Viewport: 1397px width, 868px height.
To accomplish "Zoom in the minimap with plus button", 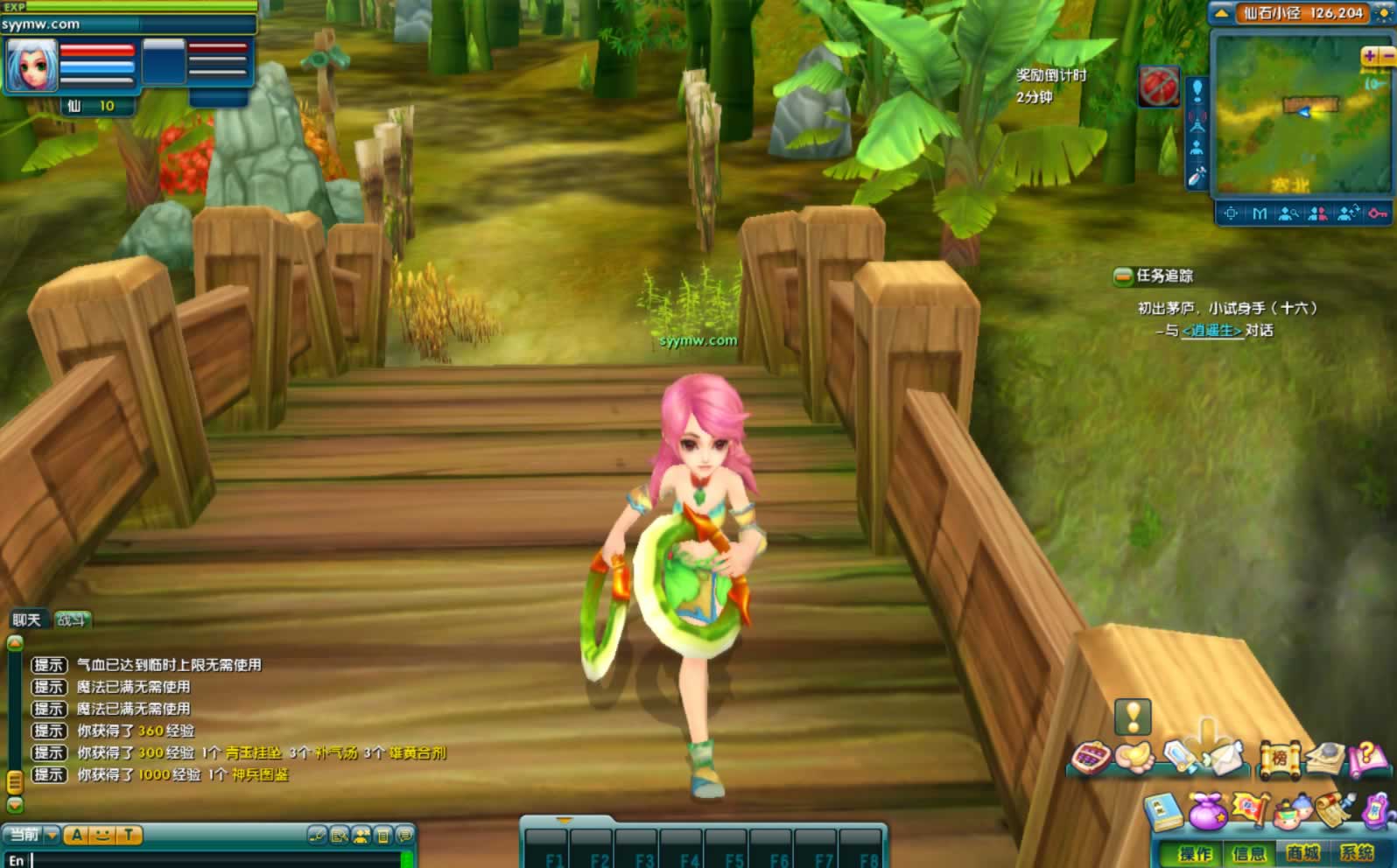I will coord(1370,56).
